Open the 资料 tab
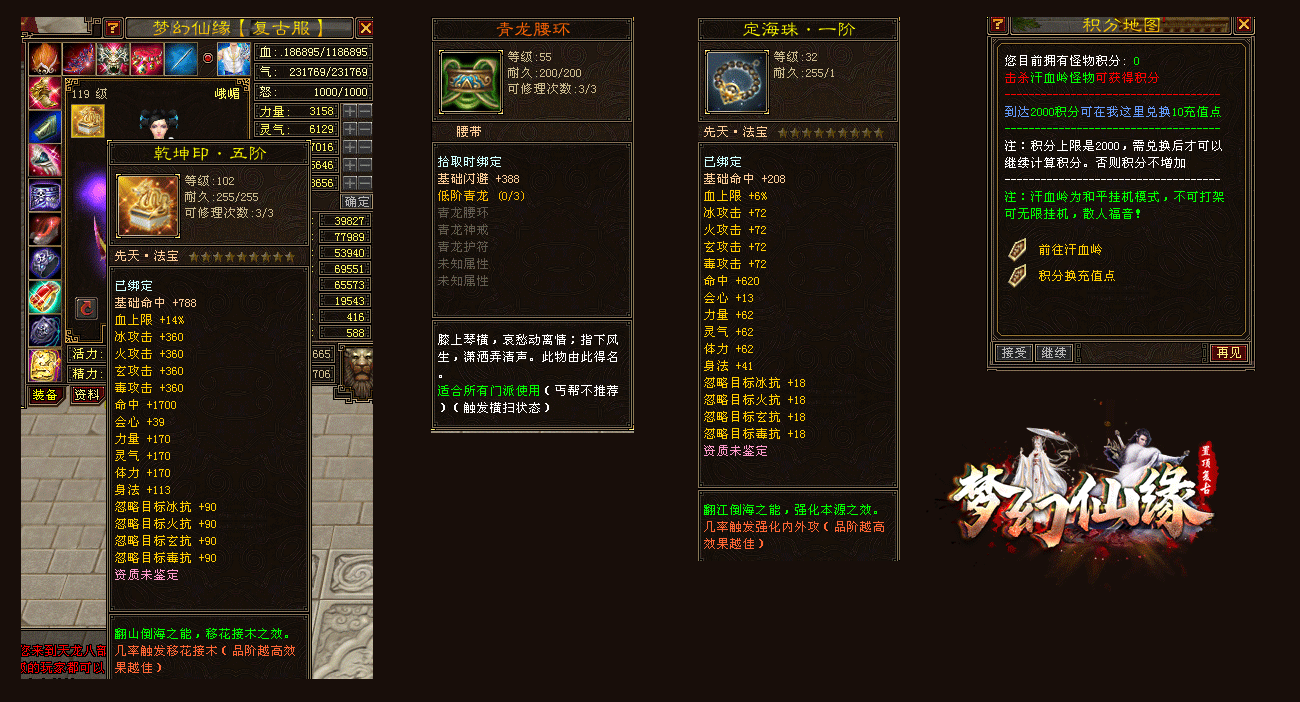Image resolution: width=1300 pixels, height=702 pixels. coord(87,395)
